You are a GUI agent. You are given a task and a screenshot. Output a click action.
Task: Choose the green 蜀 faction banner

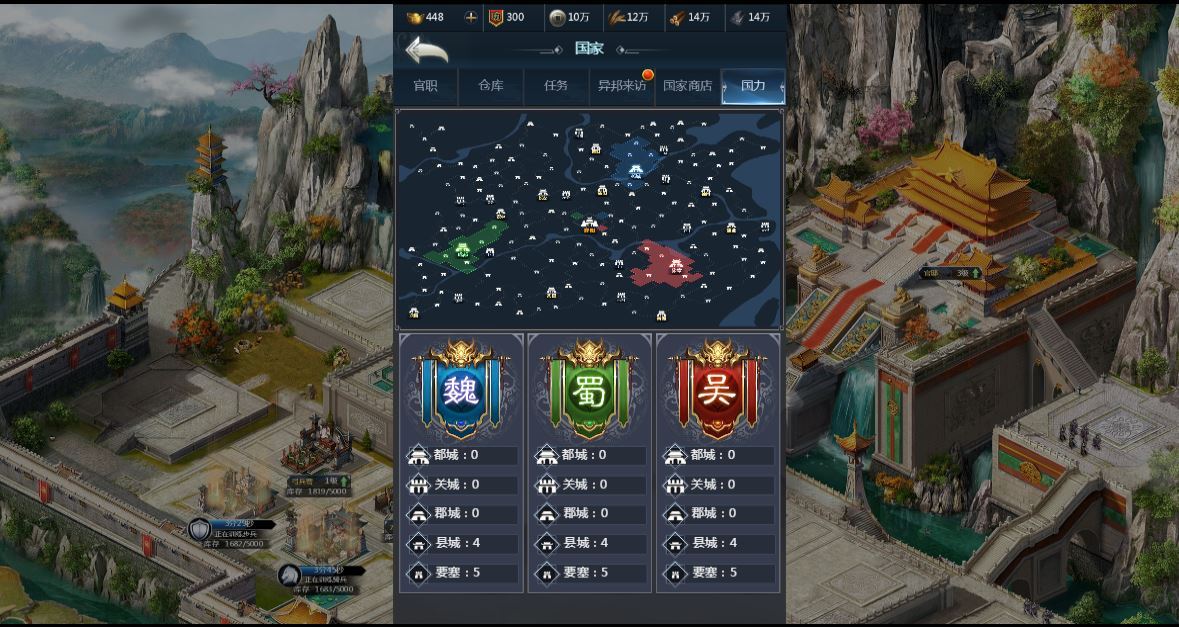pos(589,390)
